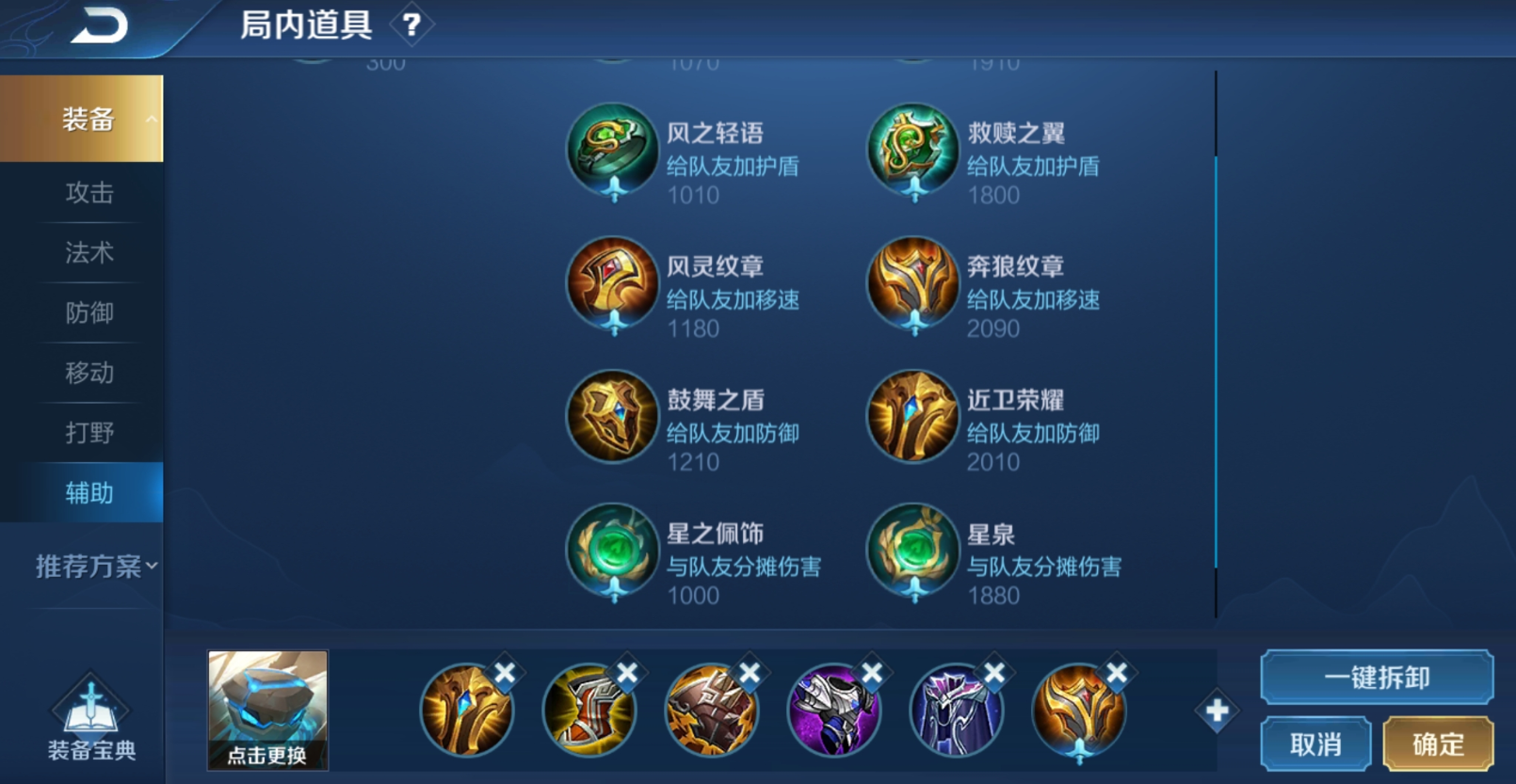Cancel changes with the 取消 button

point(1315,743)
